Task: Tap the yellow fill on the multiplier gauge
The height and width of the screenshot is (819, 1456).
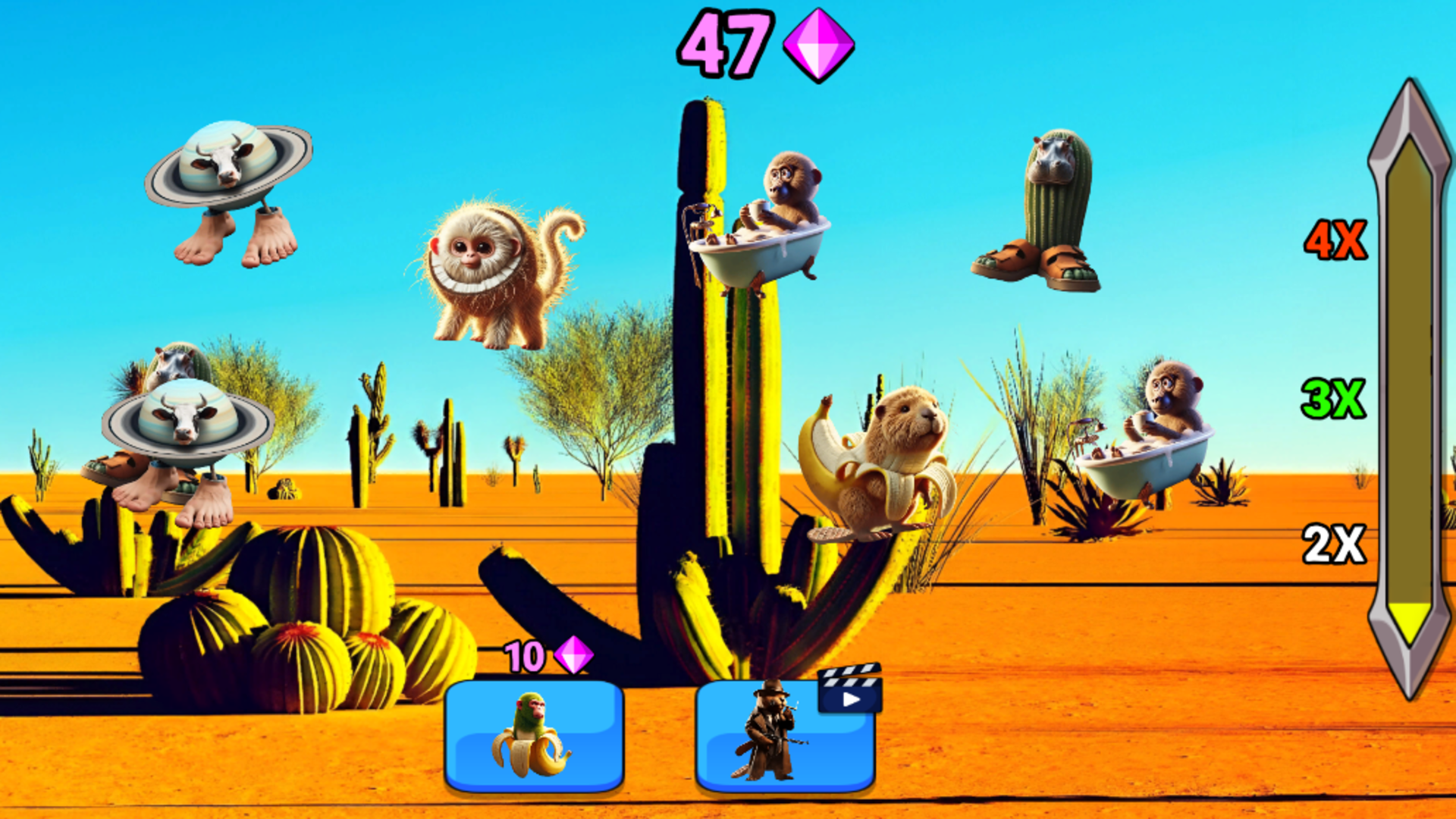Action: coord(1410,622)
